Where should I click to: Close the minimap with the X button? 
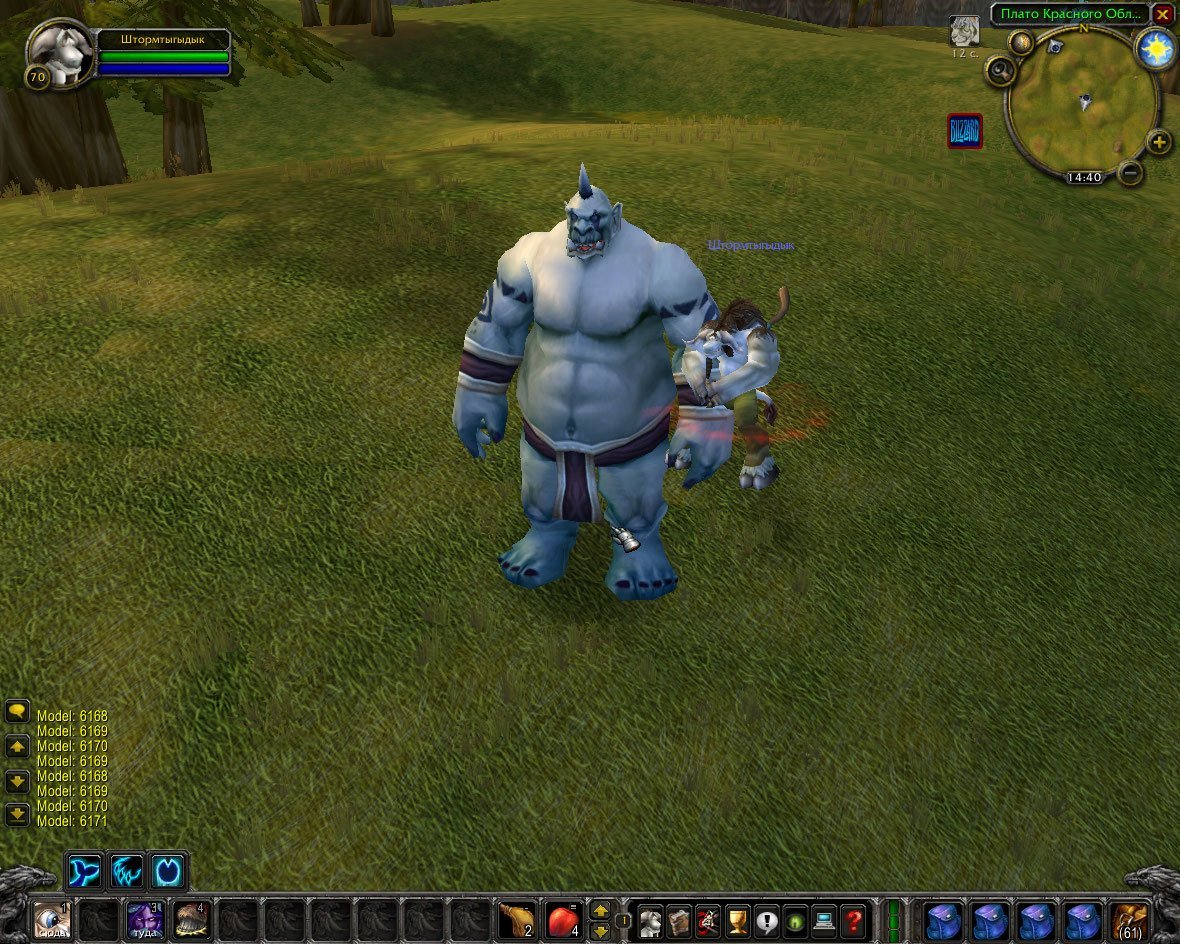[x=1162, y=15]
